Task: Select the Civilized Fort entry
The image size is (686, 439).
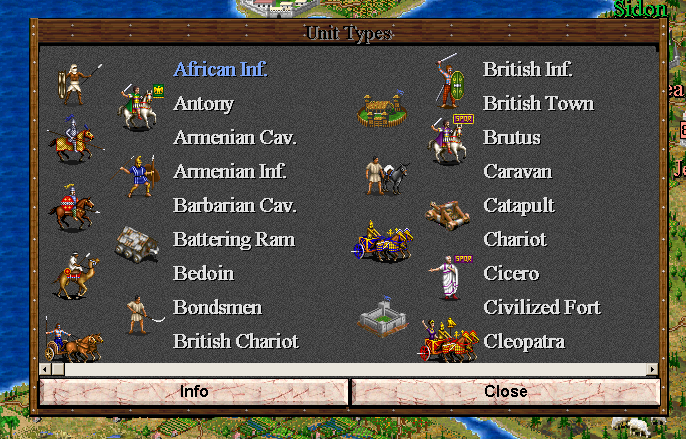Action: [x=541, y=307]
